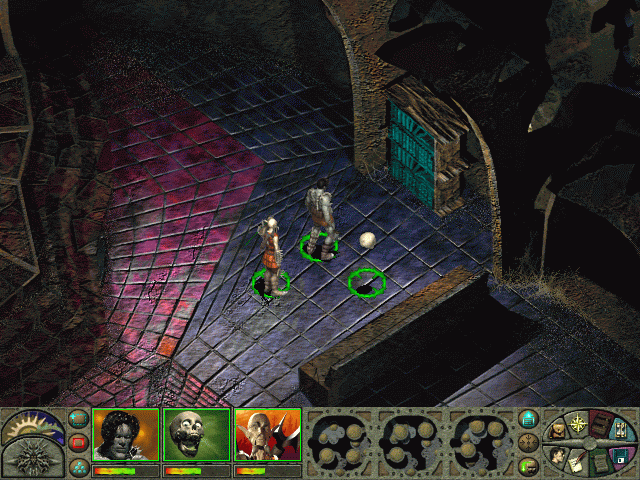Click the teal select-all party button
Viewport: 640px width, 480px height.
coord(78,420)
